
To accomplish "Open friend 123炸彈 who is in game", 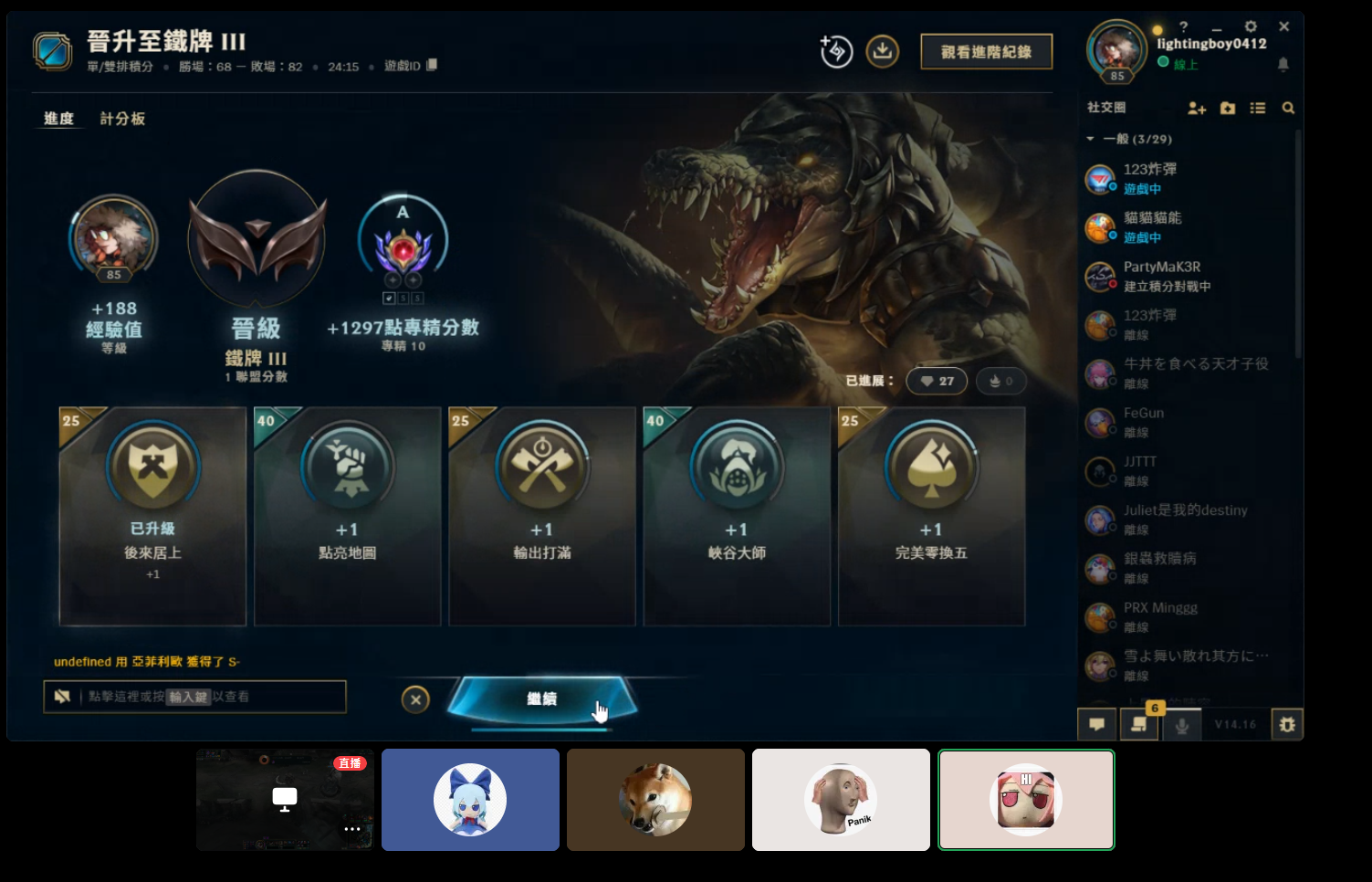I will [x=1150, y=178].
